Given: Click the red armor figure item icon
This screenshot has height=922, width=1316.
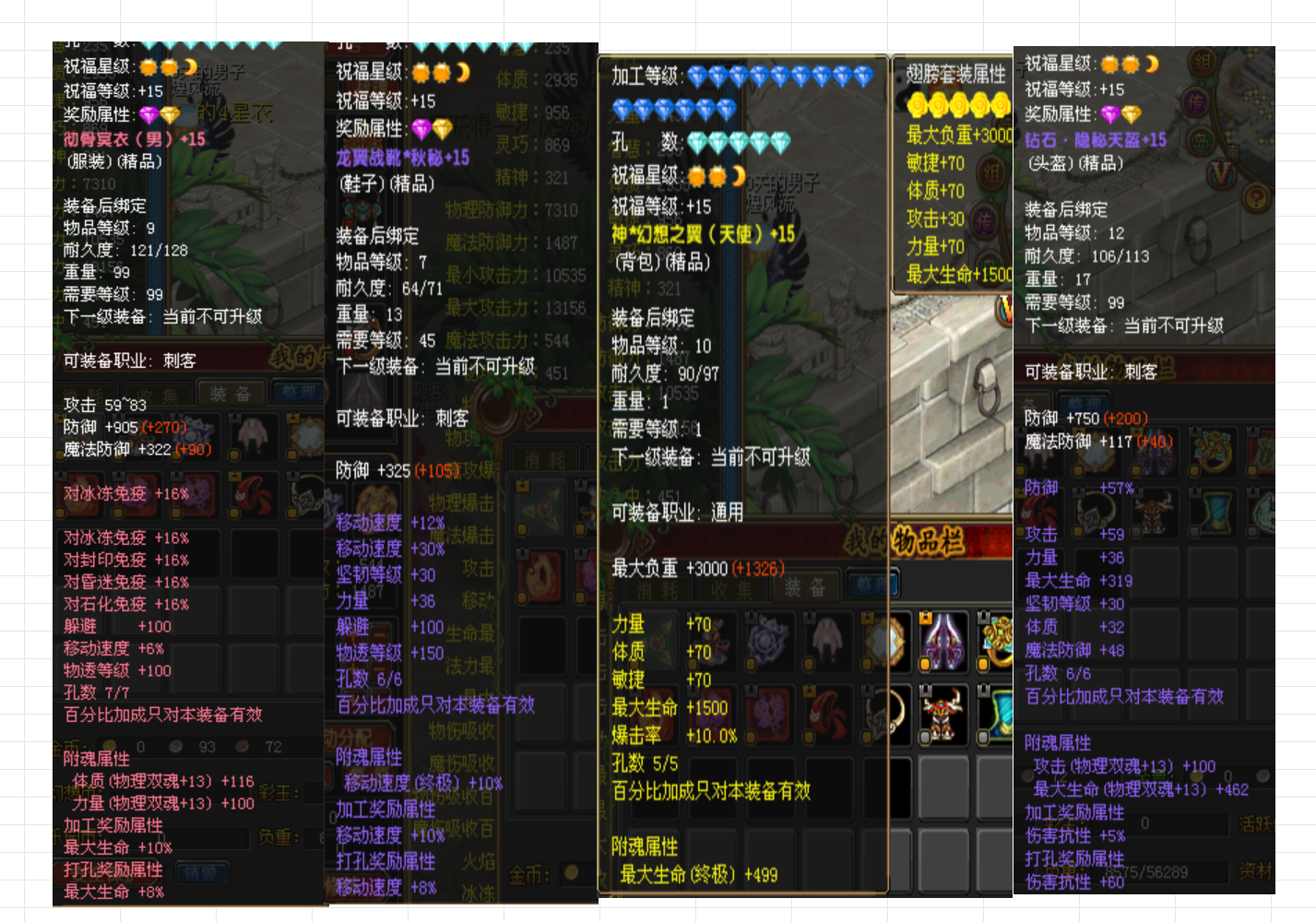Looking at the screenshot, I should pyautogui.click(x=941, y=714).
